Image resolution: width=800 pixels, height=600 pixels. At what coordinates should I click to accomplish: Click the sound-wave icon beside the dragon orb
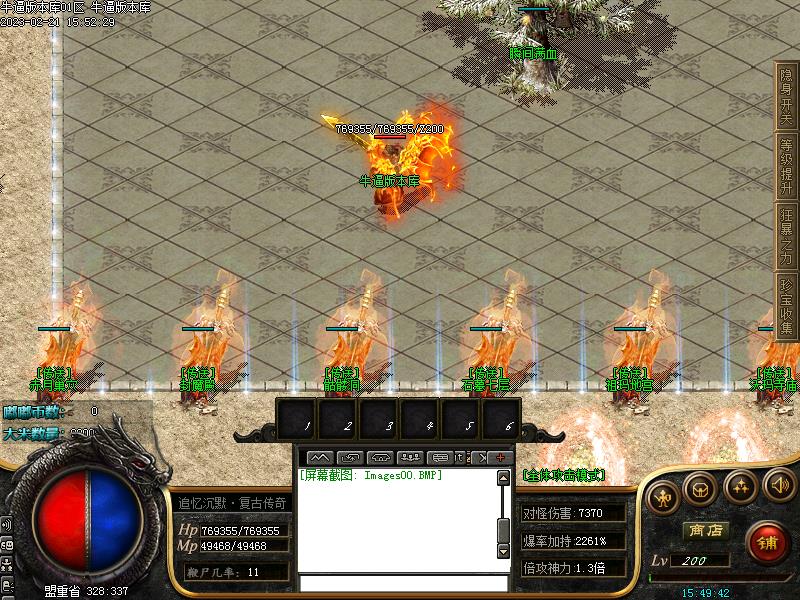tap(6, 525)
